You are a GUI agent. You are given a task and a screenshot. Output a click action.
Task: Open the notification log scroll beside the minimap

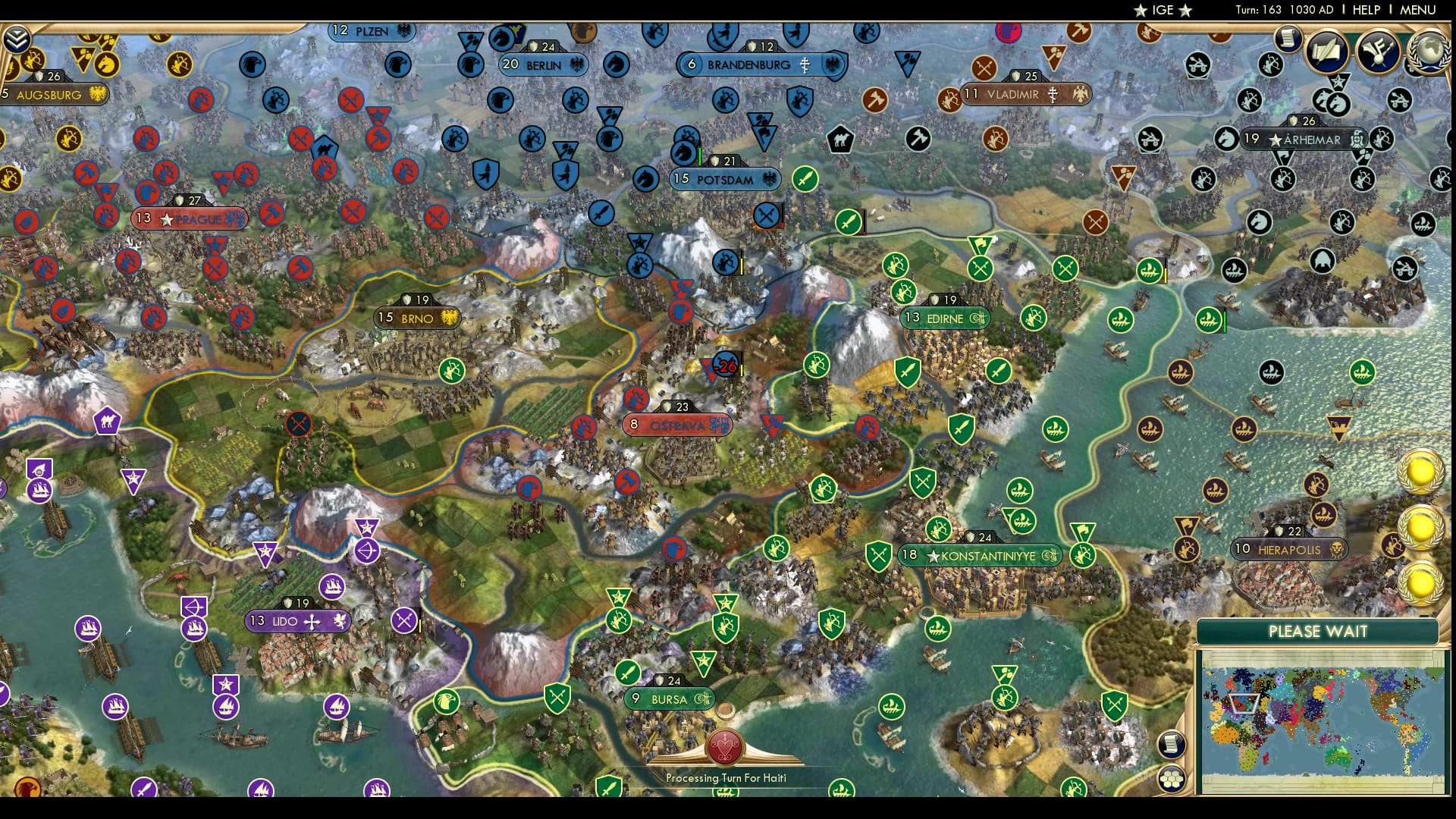point(1172,743)
